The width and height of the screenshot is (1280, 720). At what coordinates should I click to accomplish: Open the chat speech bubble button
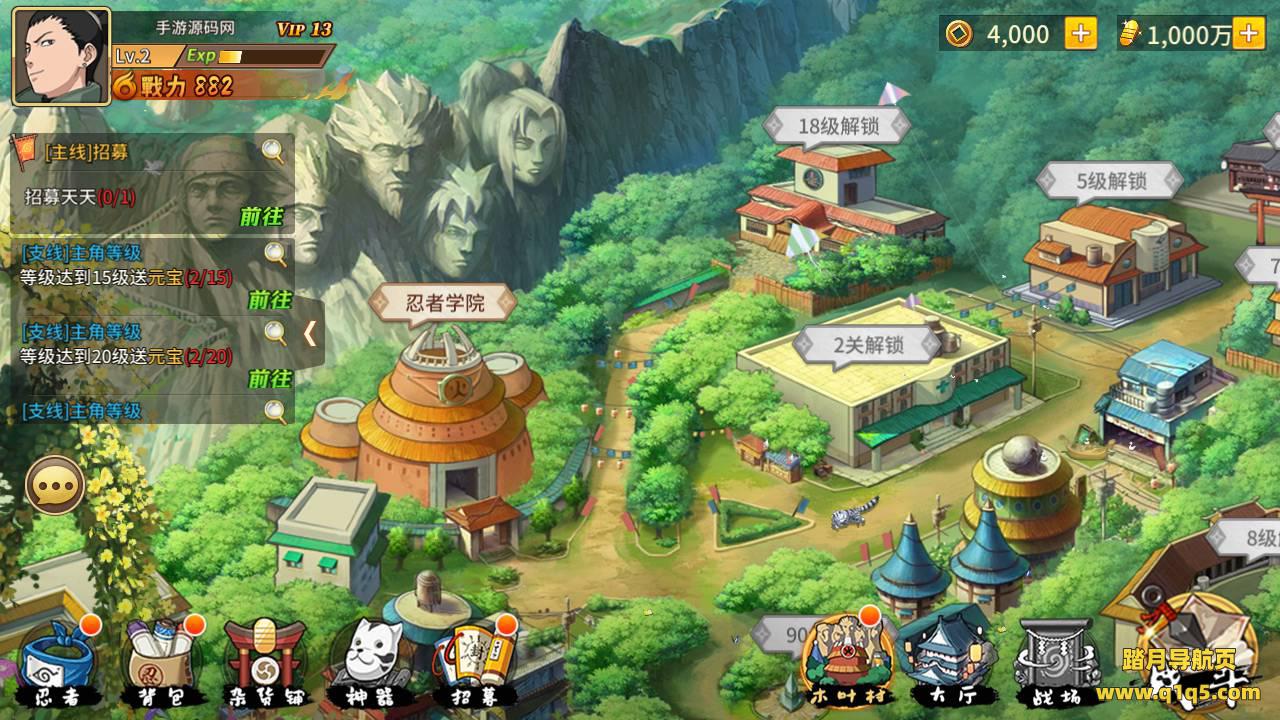55,485
